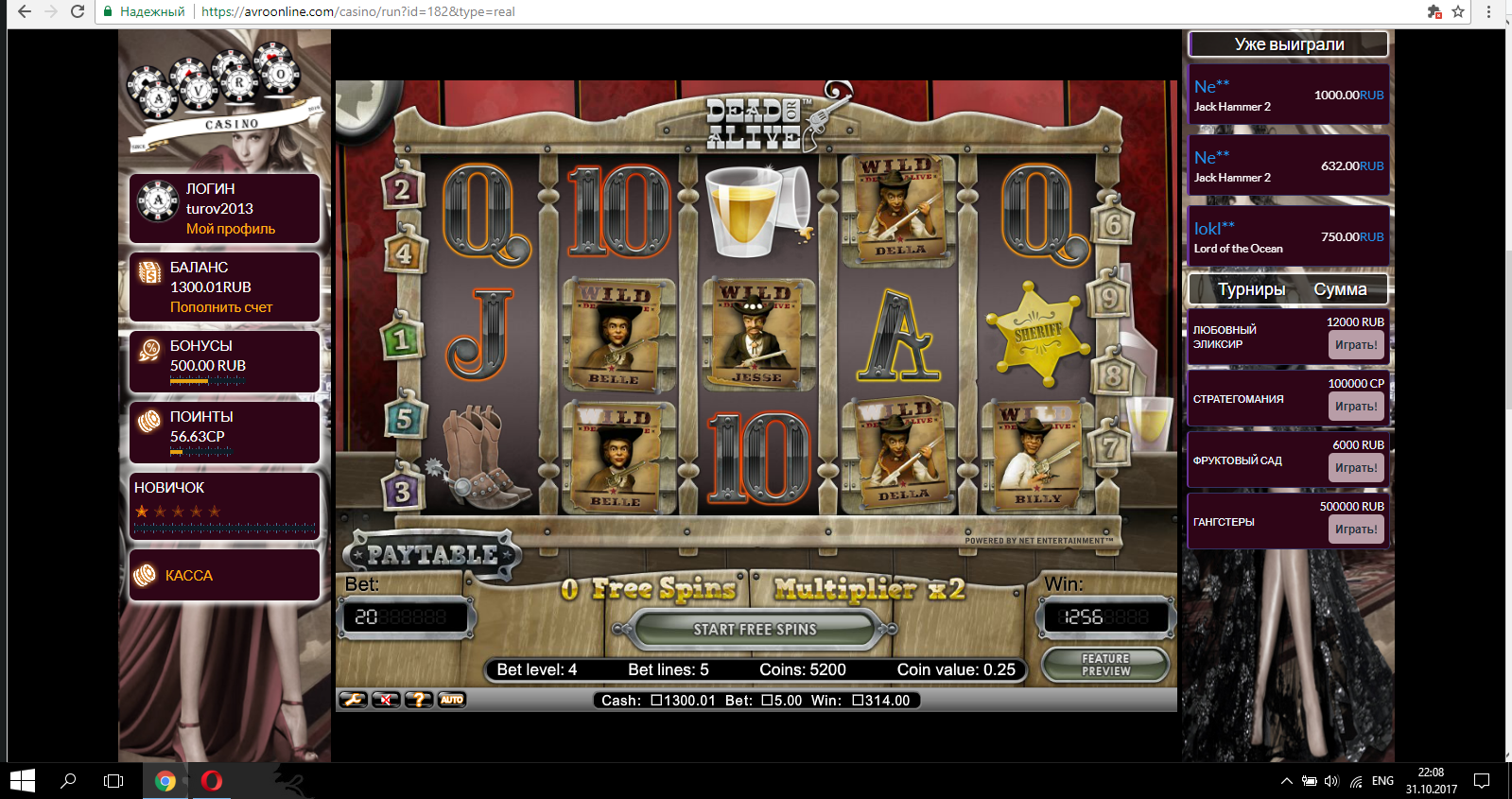
Task: Activate the AUTO play button
Action: (452, 700)
